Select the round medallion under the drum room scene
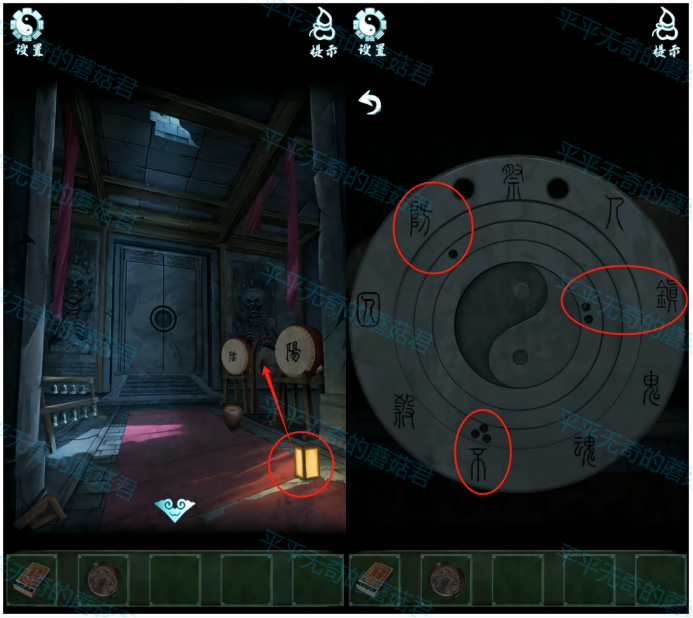This screenshot has width=693, height=618. coord(102,579)
